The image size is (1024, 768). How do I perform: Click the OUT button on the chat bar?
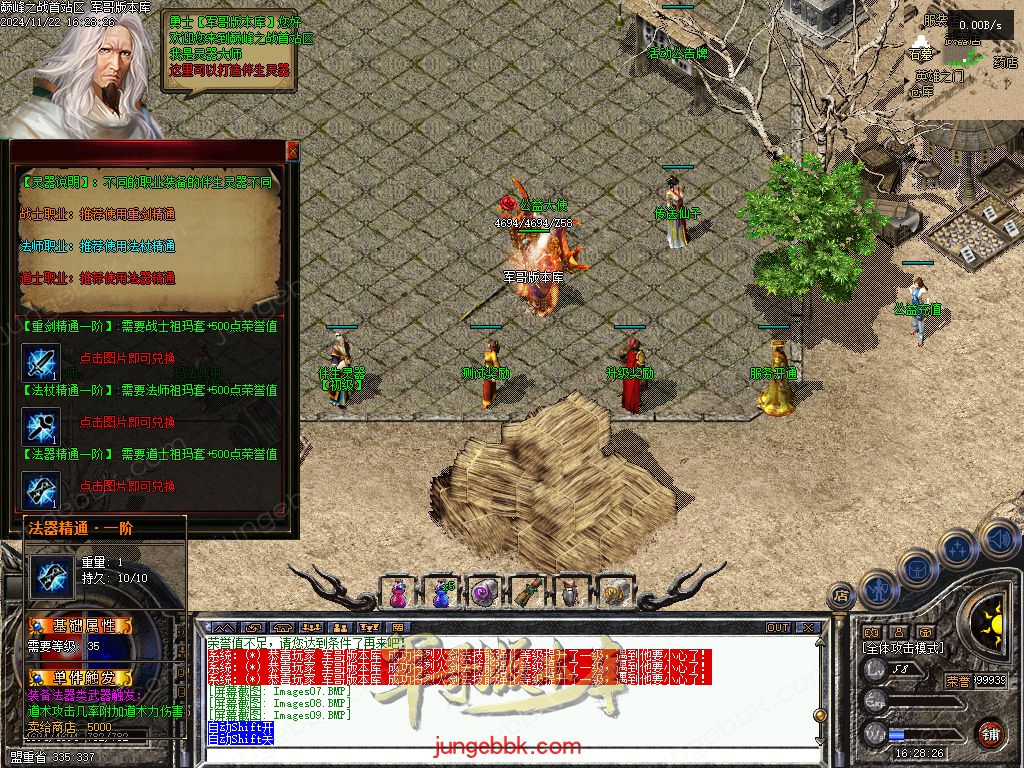[778, 628]
